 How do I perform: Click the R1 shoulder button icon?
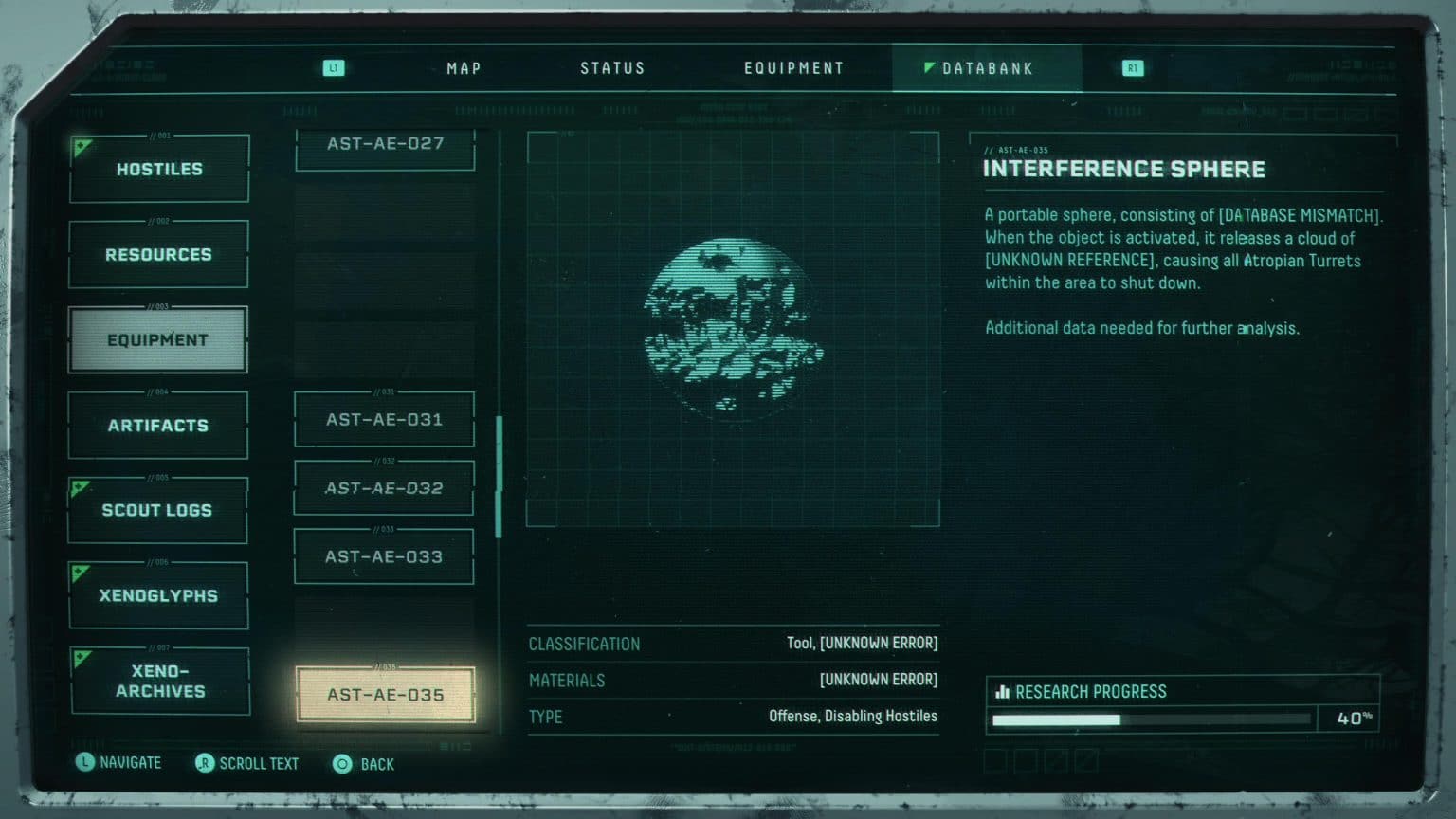click(x=1132, y=67)
